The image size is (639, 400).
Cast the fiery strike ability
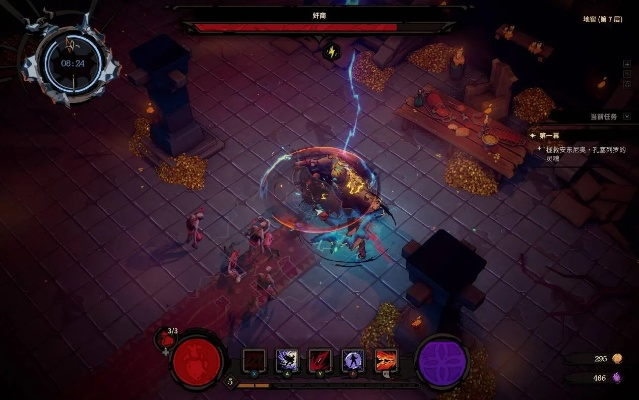pyautogui.click(x=385, y=360)
